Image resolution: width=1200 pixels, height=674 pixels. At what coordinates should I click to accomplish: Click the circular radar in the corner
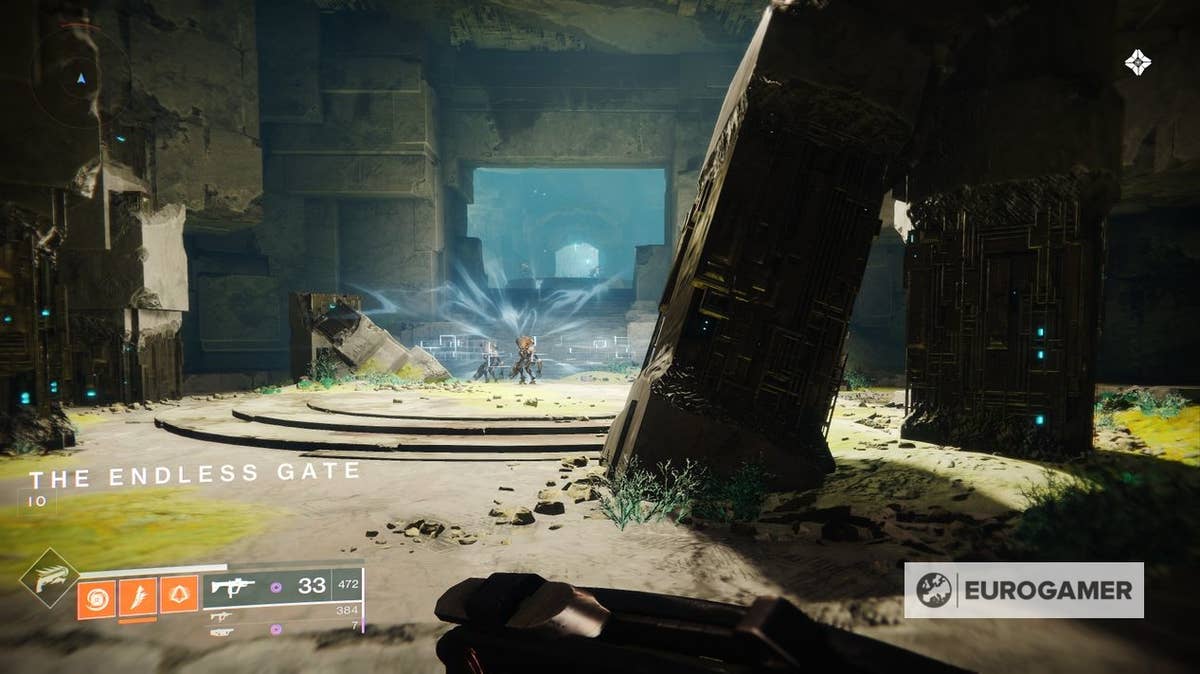80,78
